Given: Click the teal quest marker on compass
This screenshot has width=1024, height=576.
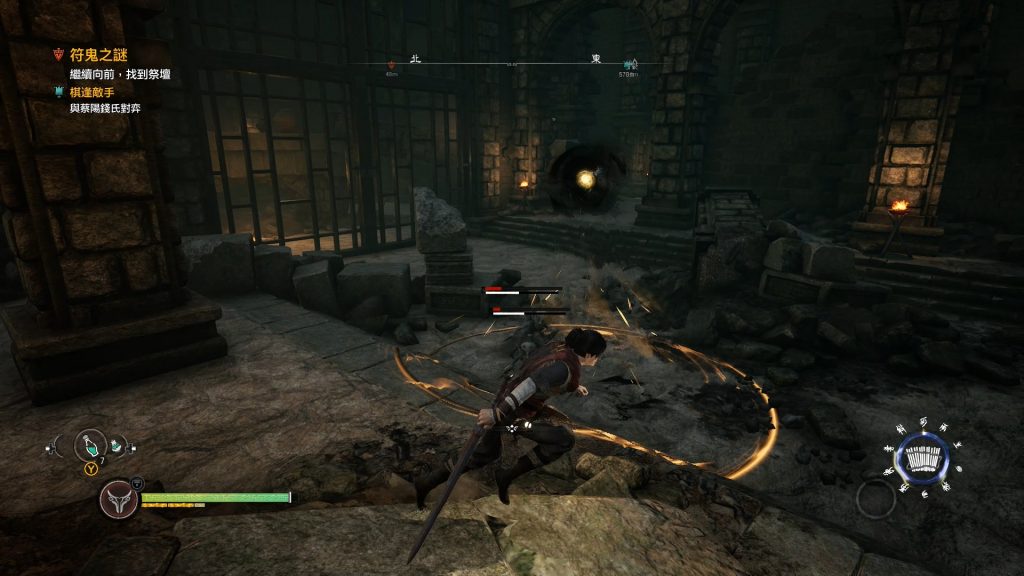Looking at the screenshot, I should (x=629, y=63).
